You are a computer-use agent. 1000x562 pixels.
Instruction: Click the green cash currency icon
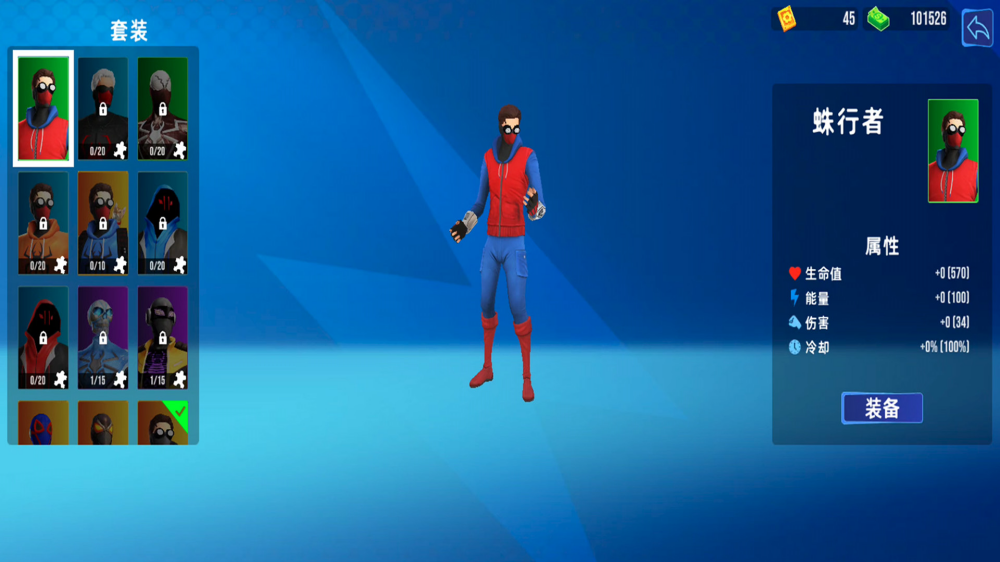[878, 18]
